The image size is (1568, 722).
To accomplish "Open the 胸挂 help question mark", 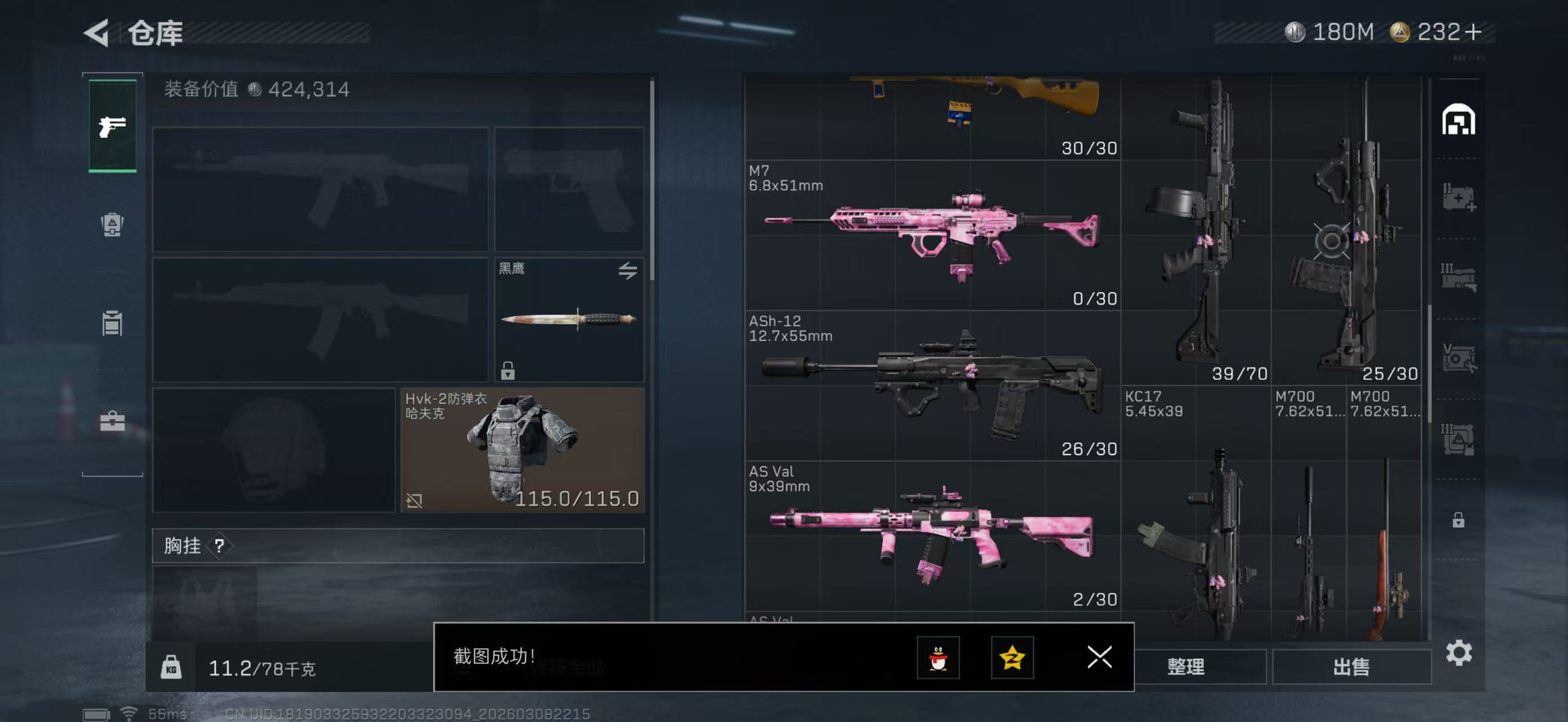I will coord(219,545).
